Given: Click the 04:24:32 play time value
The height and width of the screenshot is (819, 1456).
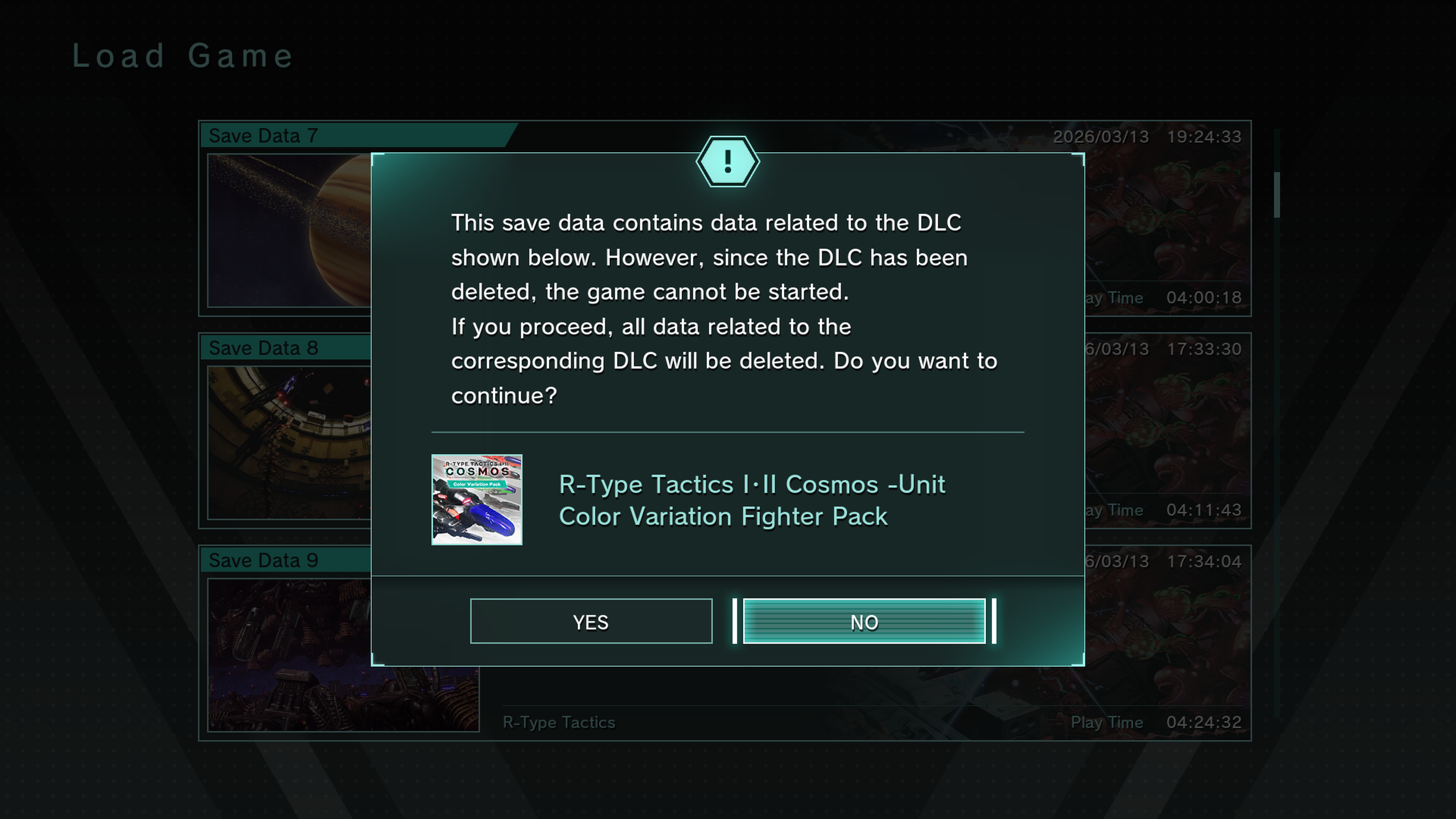Looking at the screenshot, I should 1203,722.
